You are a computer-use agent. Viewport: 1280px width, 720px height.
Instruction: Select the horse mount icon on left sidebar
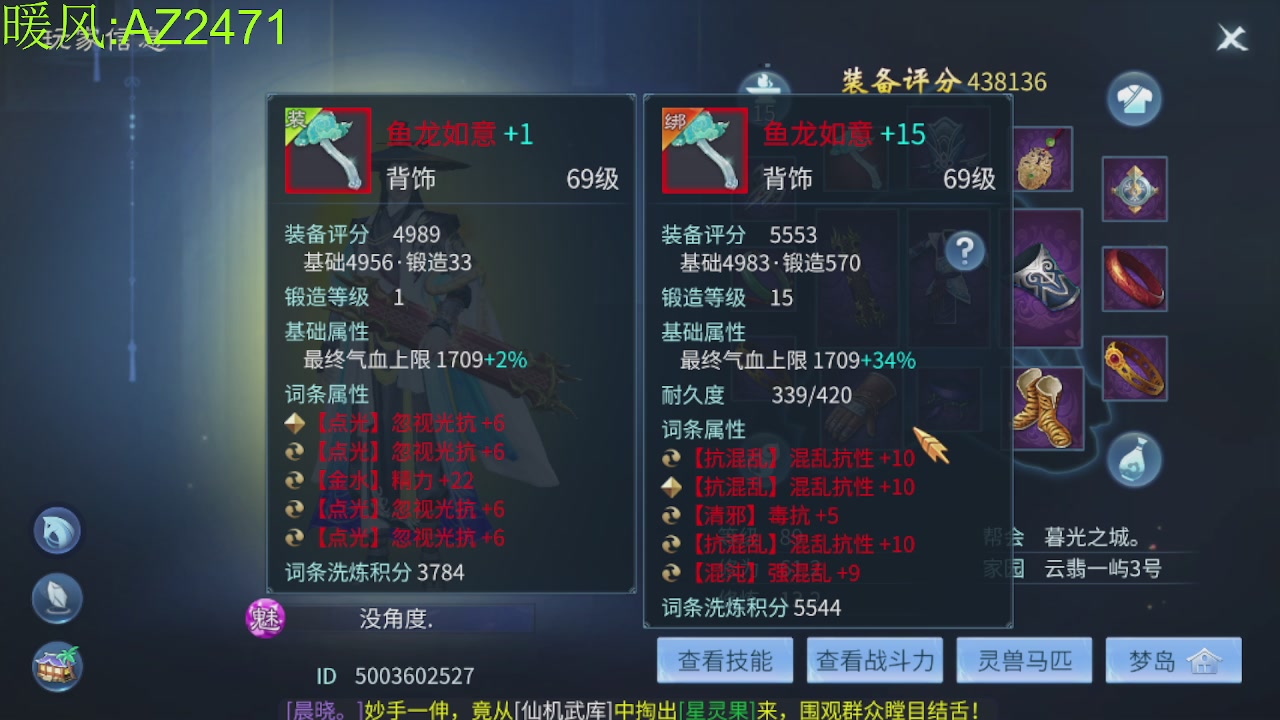pos(57,530)
